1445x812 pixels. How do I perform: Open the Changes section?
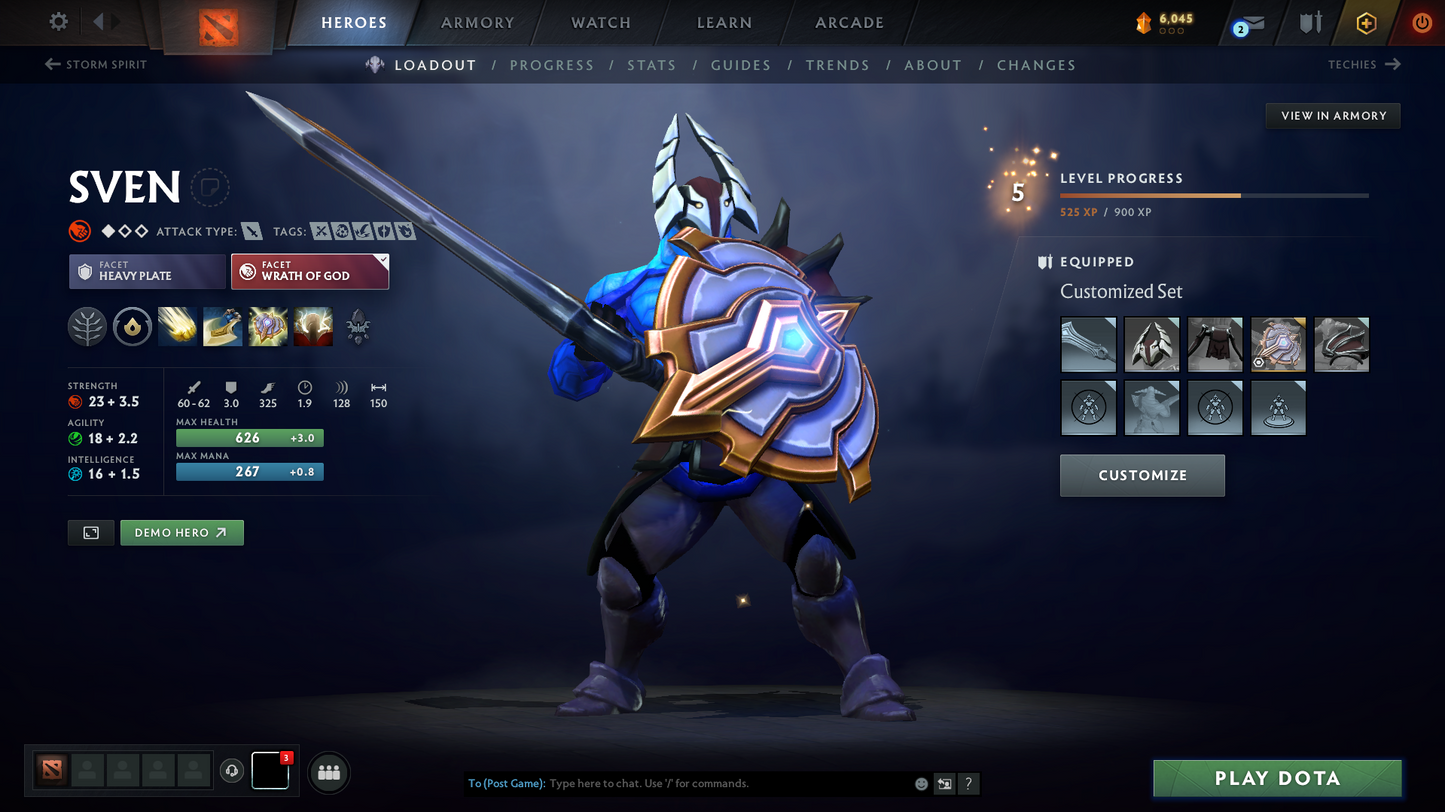tap(1036, 65)
